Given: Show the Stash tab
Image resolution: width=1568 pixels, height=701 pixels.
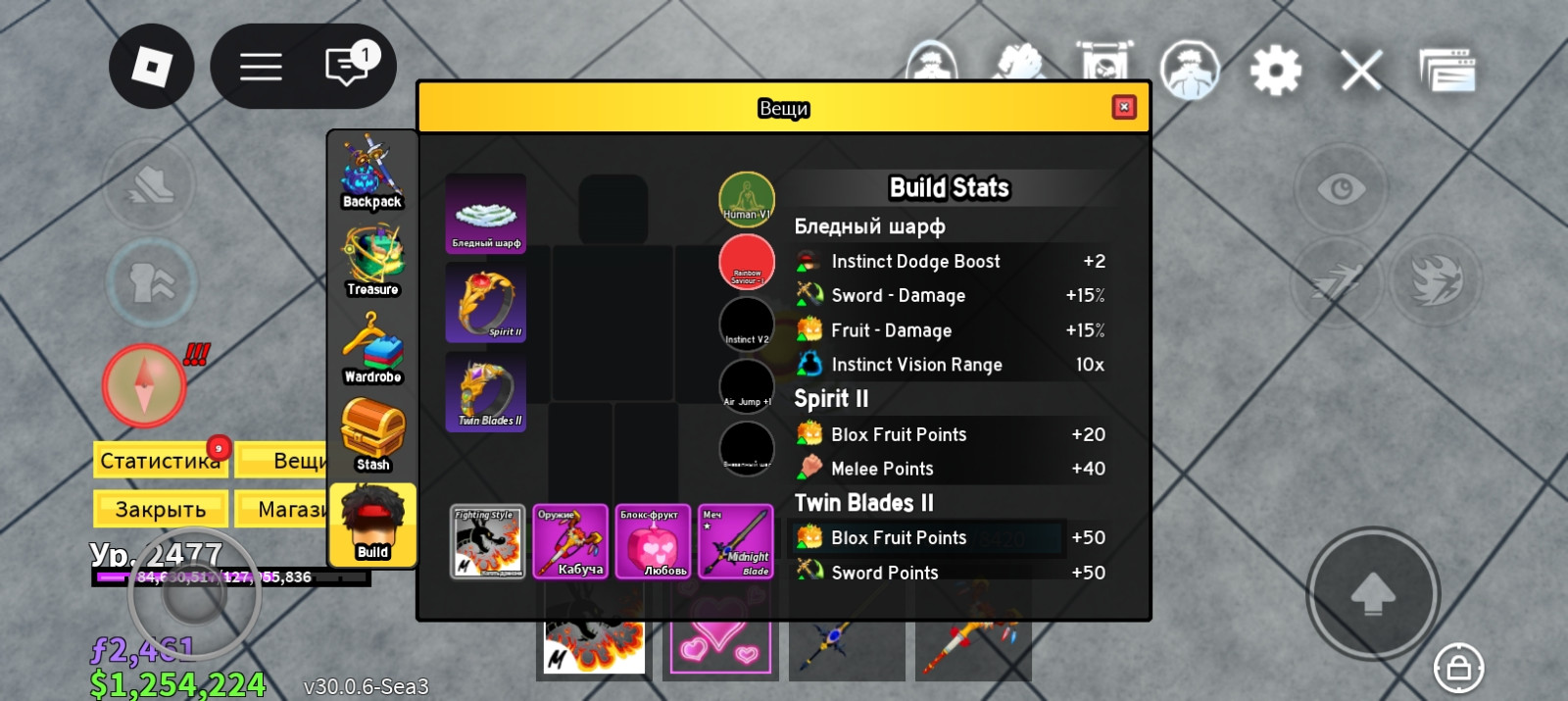Looking at the screenshot, I should tap(372, 436).
